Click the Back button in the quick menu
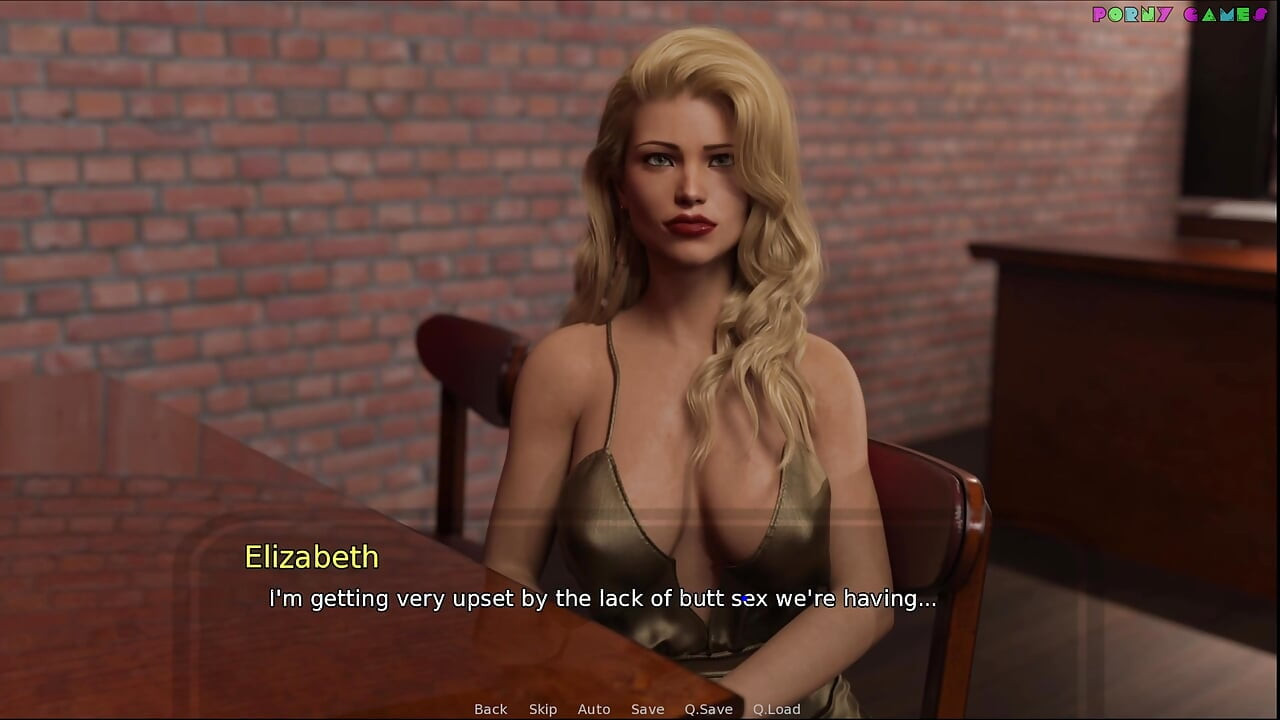The image size is (1280, 720). [x=490, y=709]
